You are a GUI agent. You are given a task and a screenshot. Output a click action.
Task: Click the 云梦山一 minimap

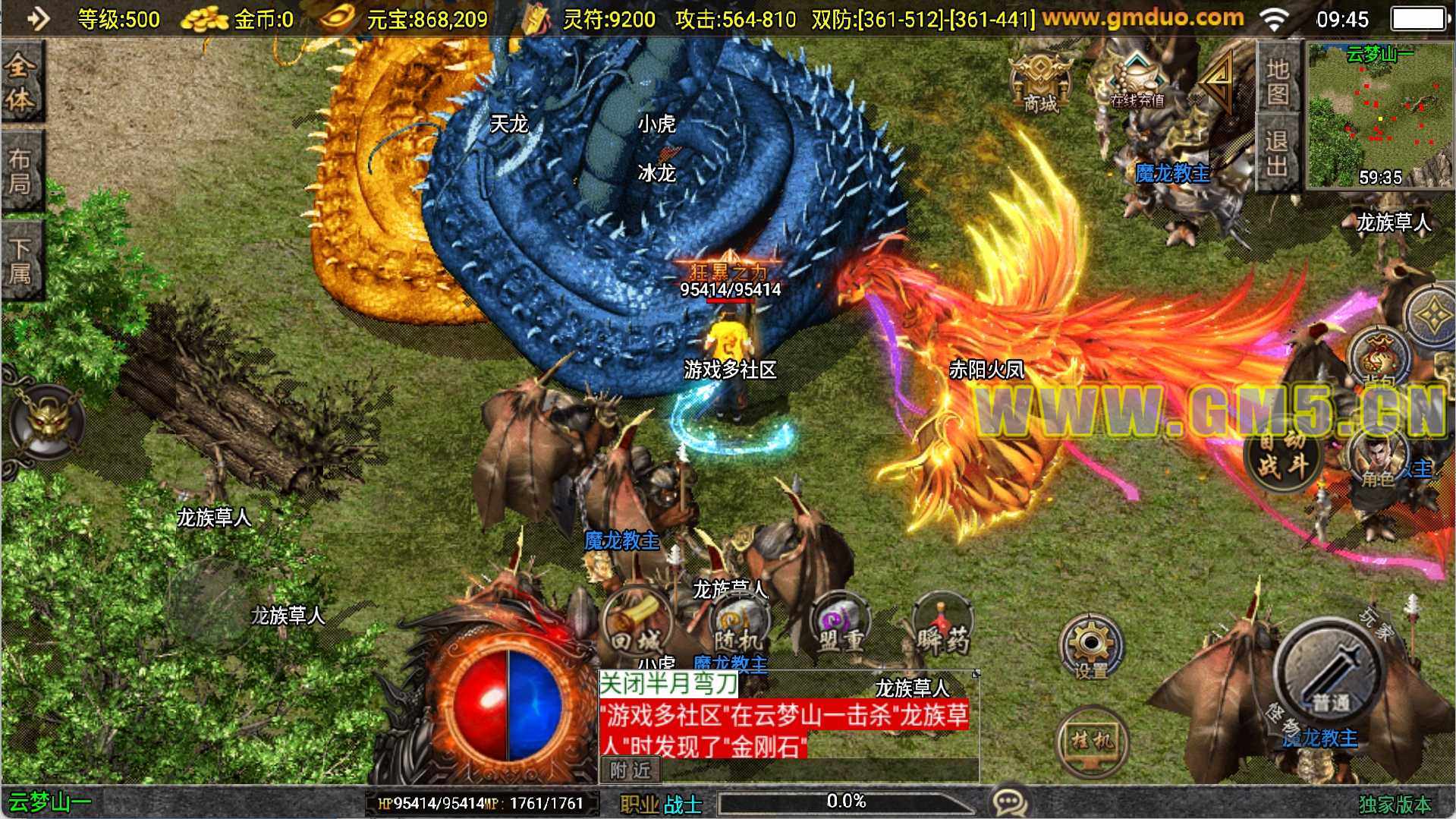[x=1379, y=114]
